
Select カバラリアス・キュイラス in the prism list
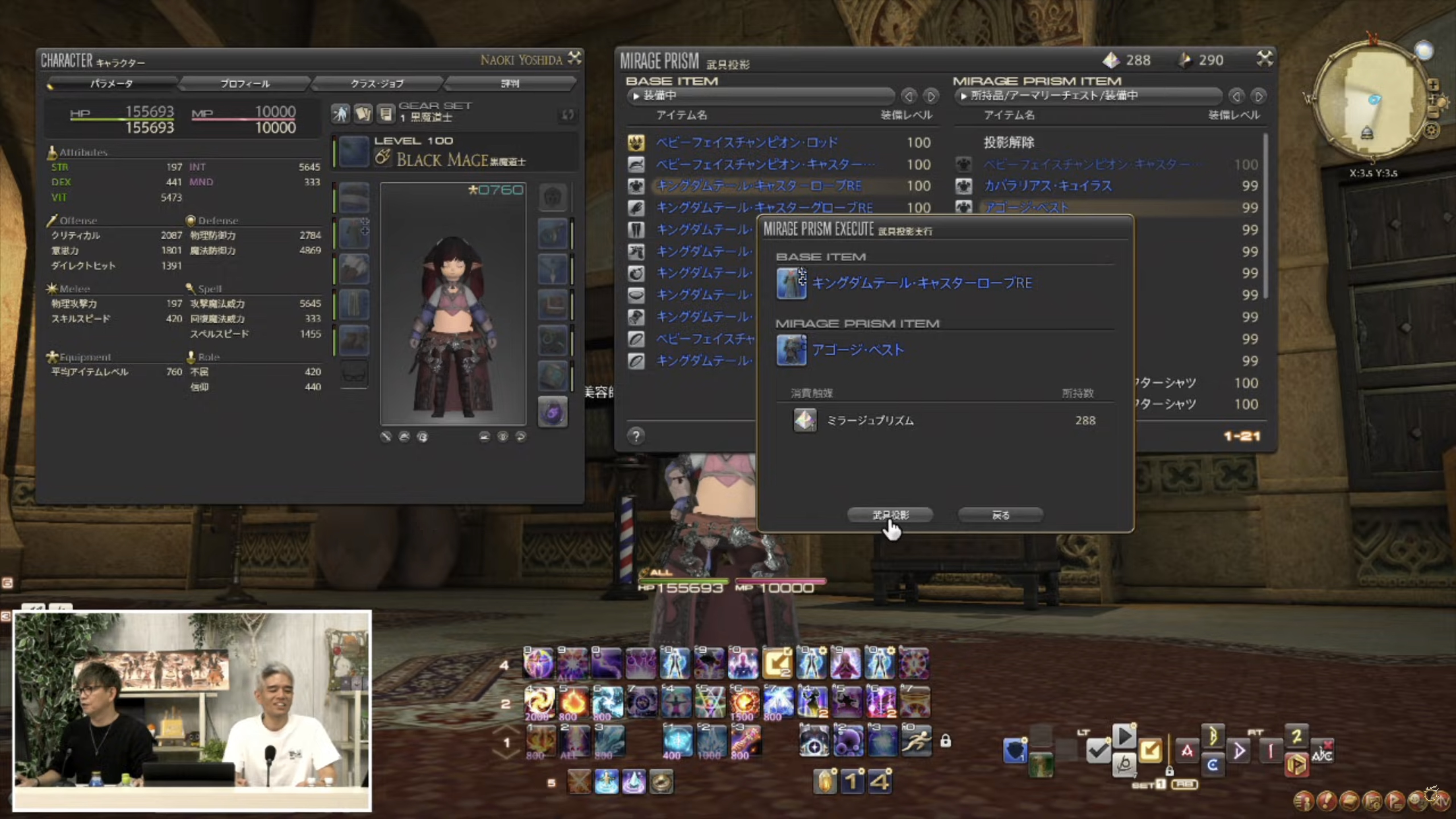(x=1048, y=186)
